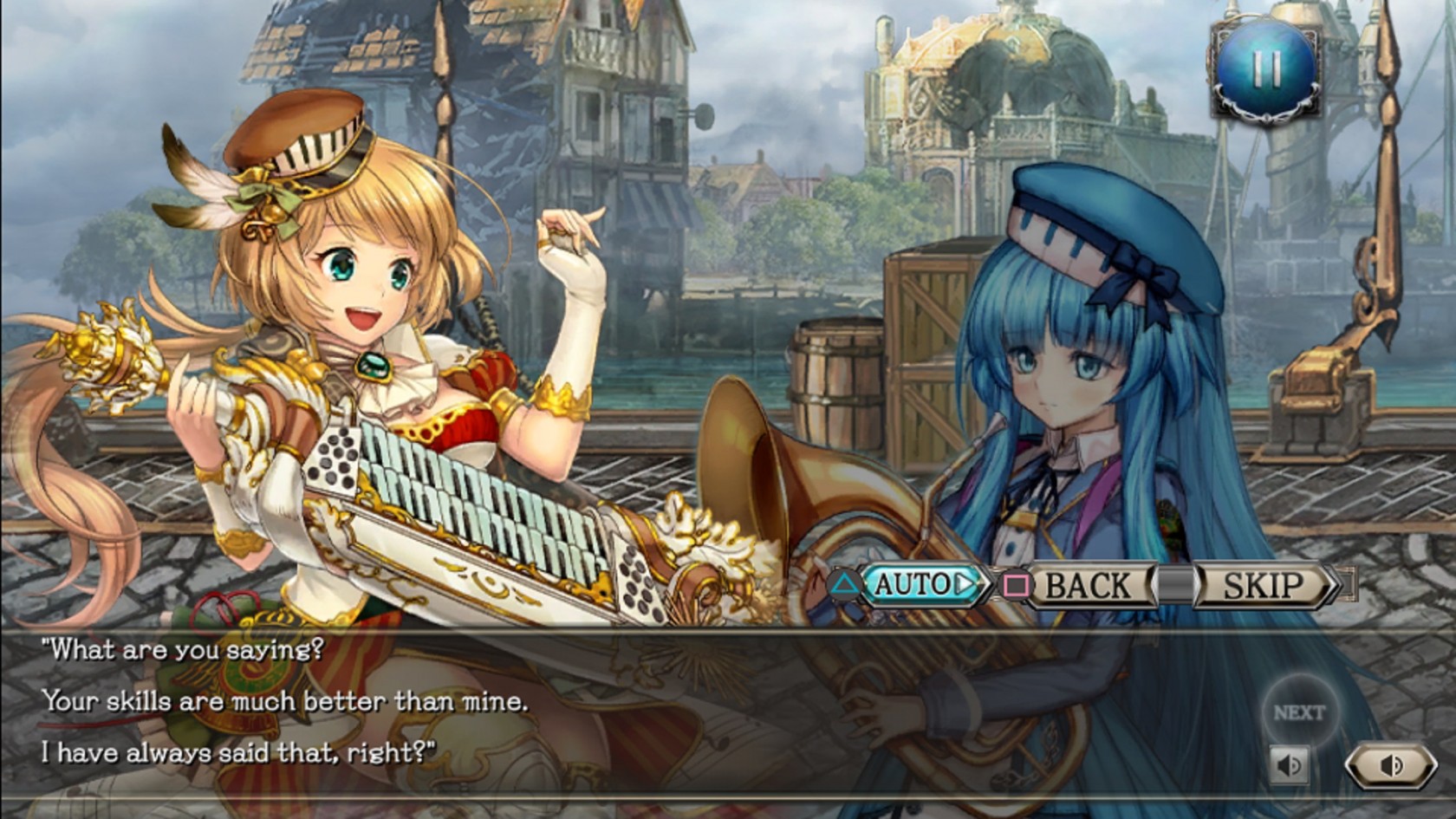
Task: Pause the story scene
Action: 1266,69
